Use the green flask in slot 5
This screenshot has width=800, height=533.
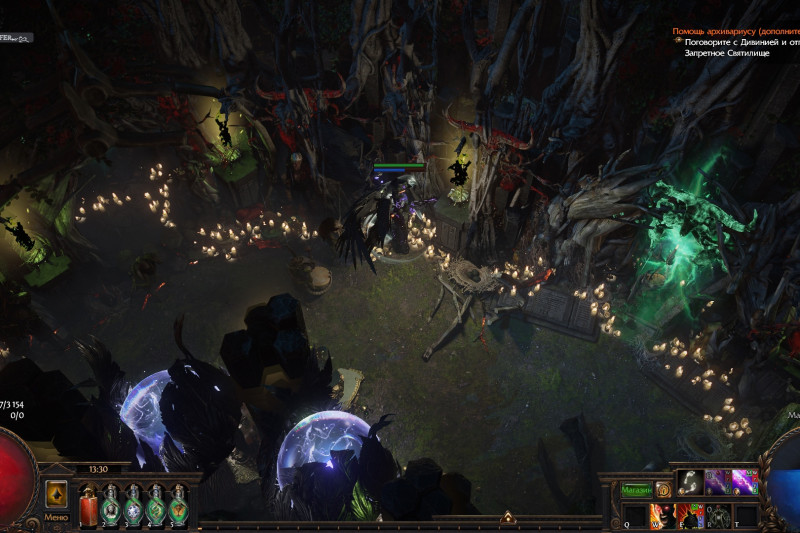click(x=179, y=506)
